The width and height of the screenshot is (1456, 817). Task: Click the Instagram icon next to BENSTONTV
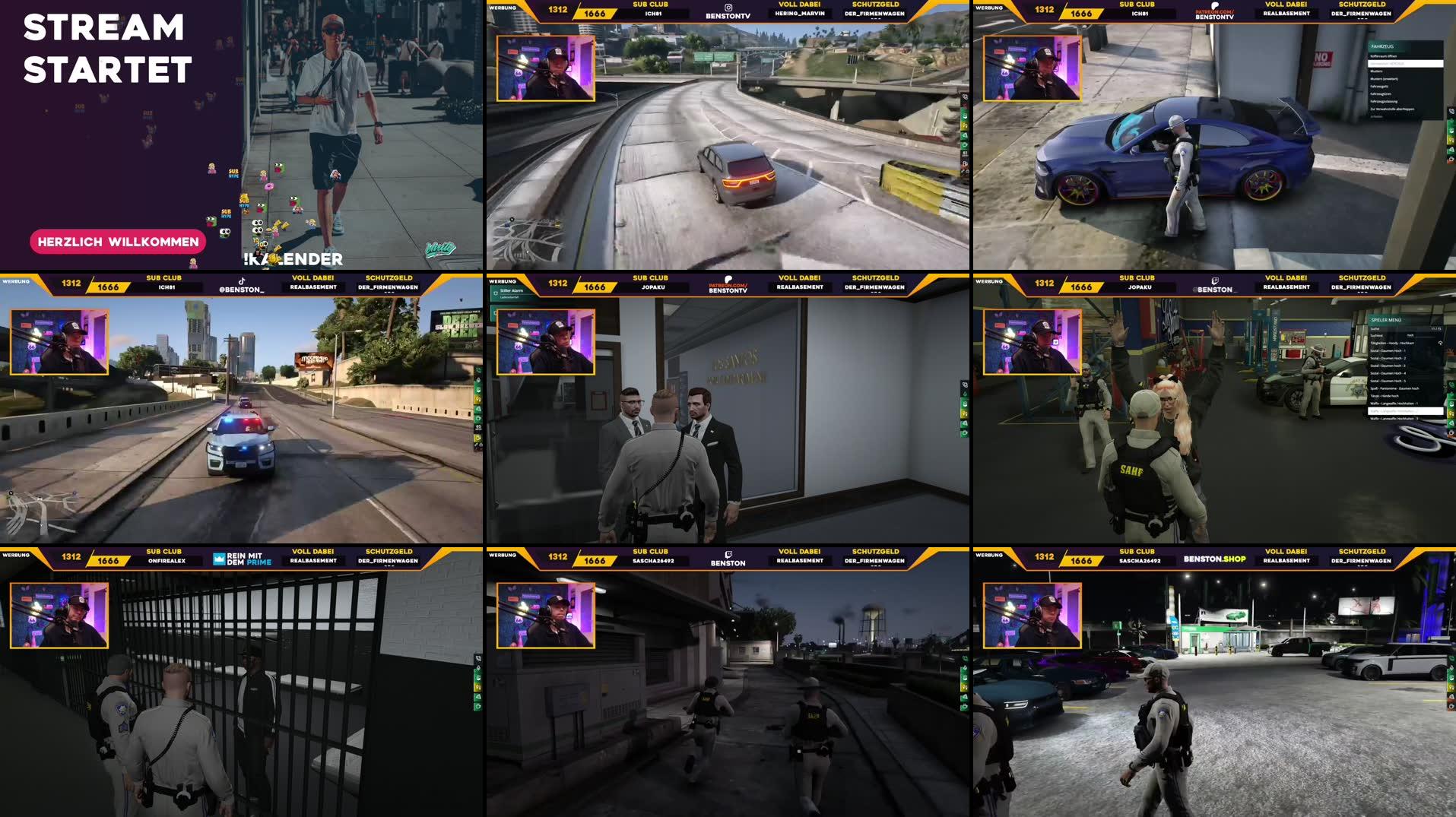pyautogui.click(x=728, y=8)
